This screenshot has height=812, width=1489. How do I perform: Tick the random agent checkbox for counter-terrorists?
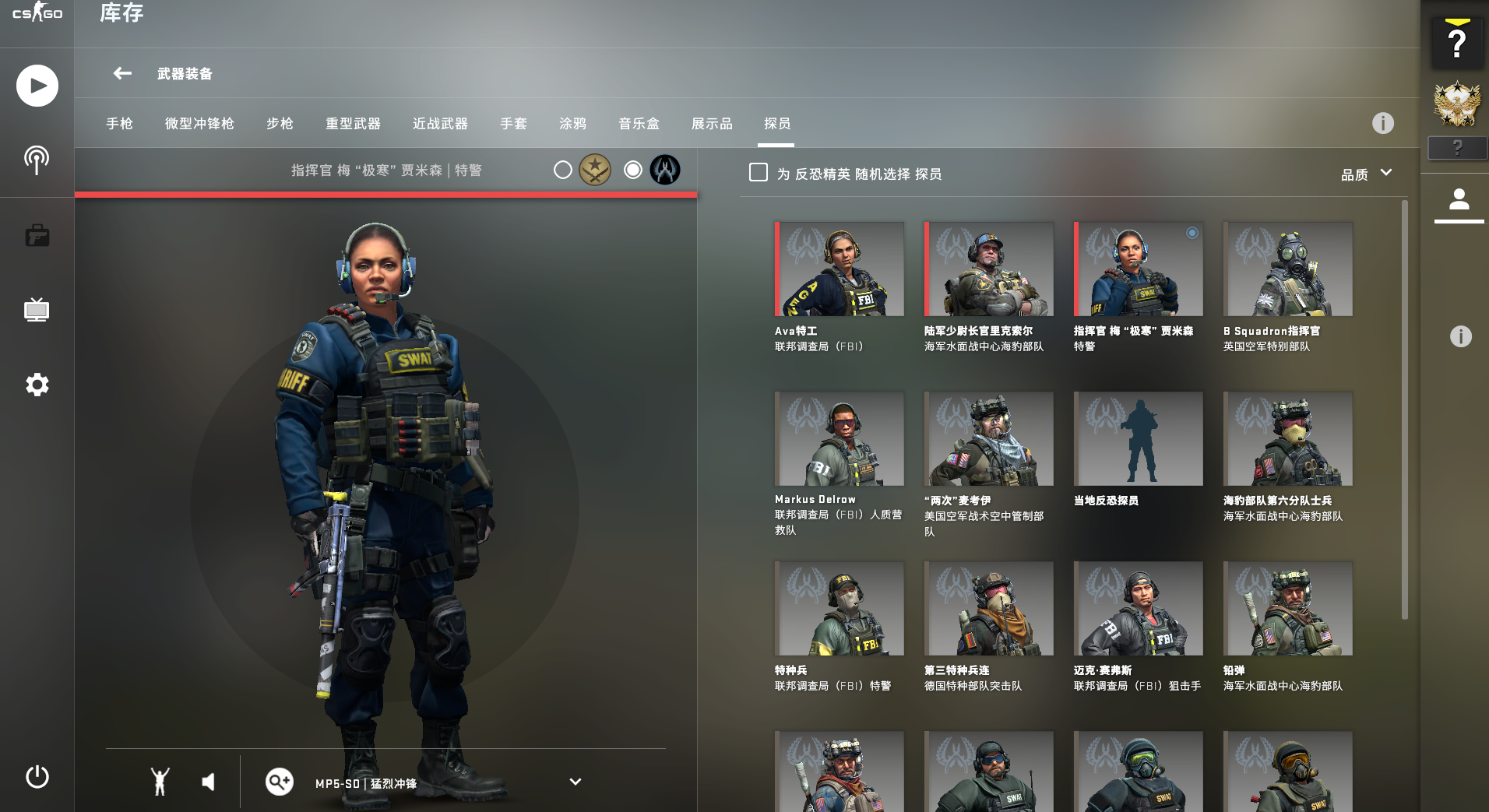(x=758, y=172)
